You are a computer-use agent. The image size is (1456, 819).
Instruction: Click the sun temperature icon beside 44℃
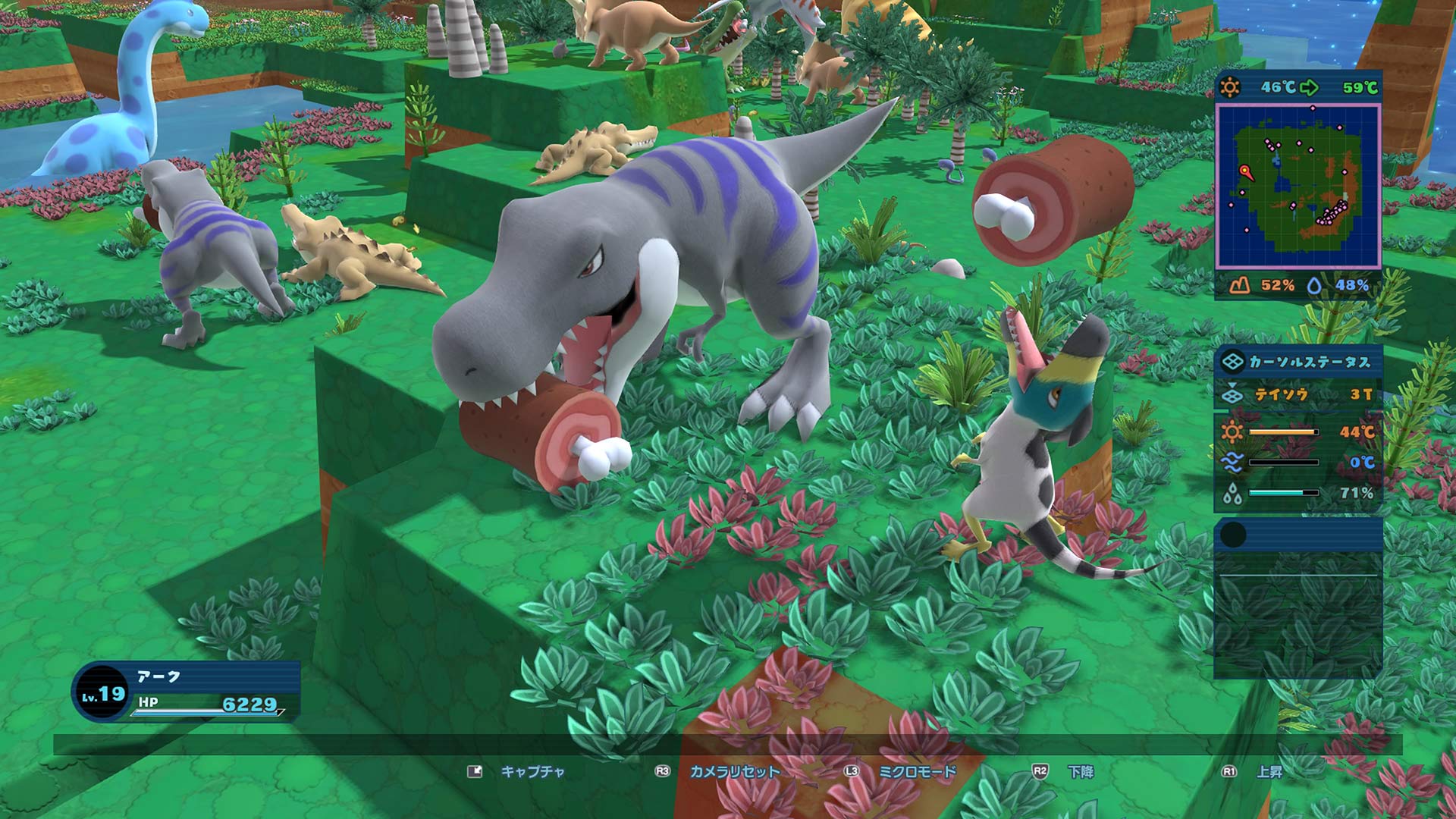[x=1231, y=431]
